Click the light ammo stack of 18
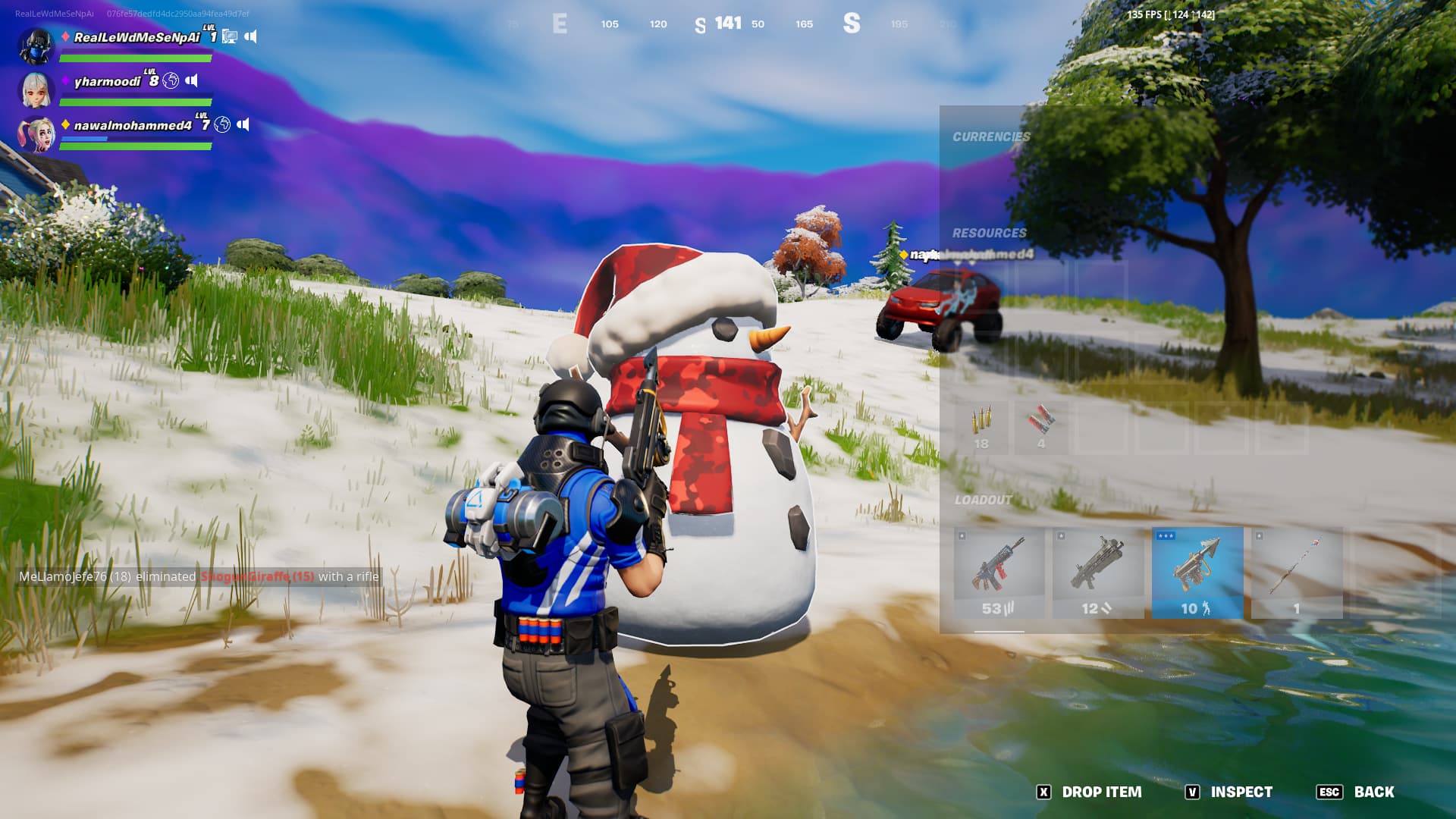 coord(982,421)
